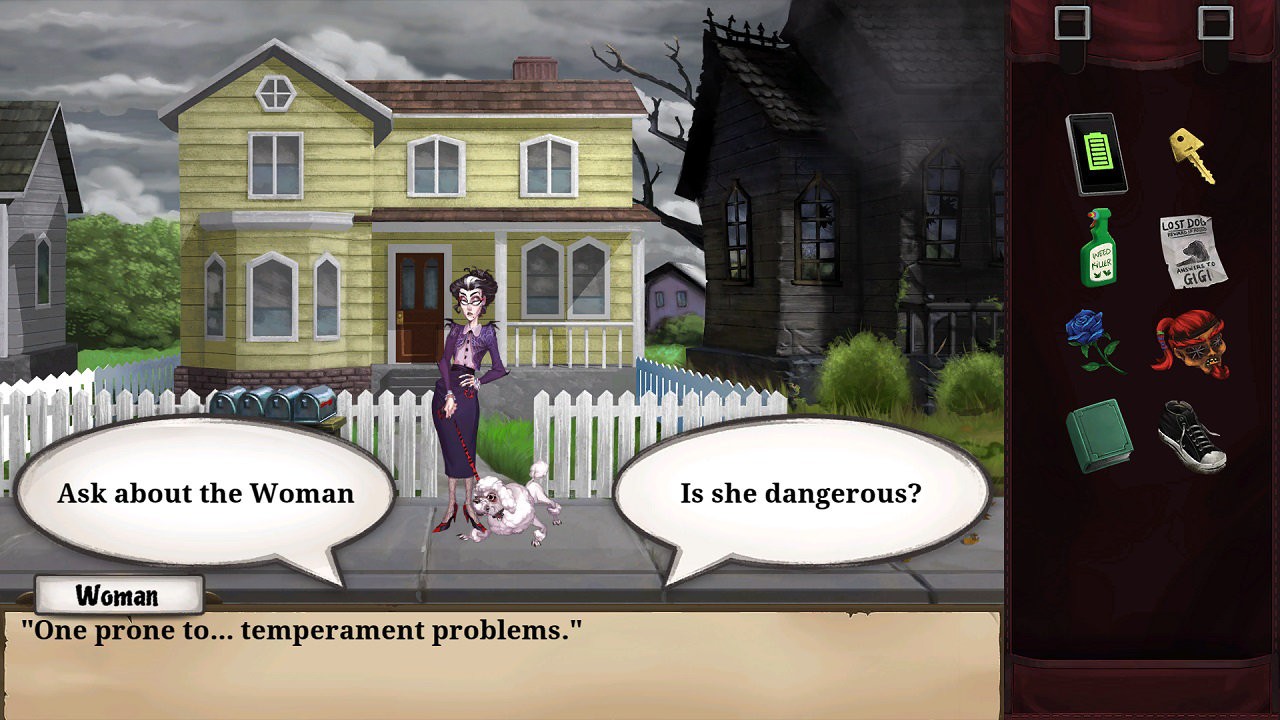Select the green book in the inventory
Viewport: 1280px width, 720px height.
pos(1098,437)
